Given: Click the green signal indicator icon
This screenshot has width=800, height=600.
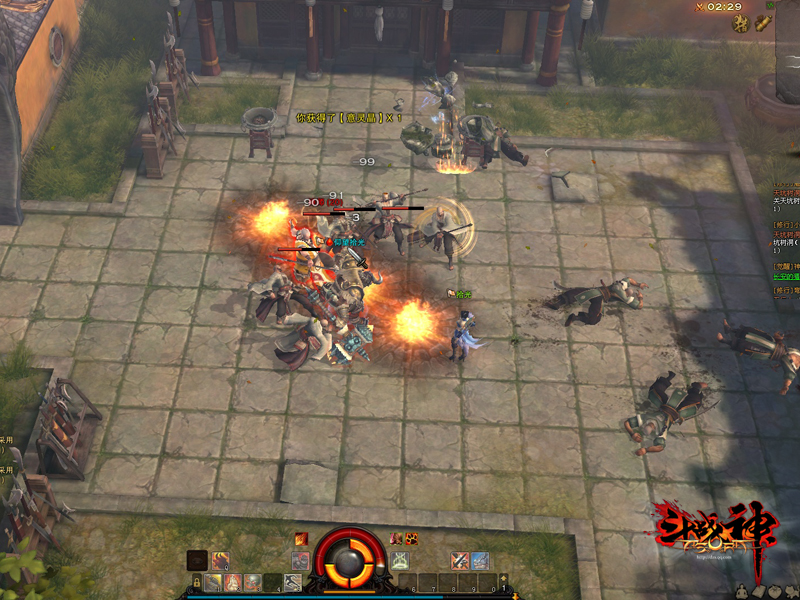Looking at the screenshot, I should point(771,6).
